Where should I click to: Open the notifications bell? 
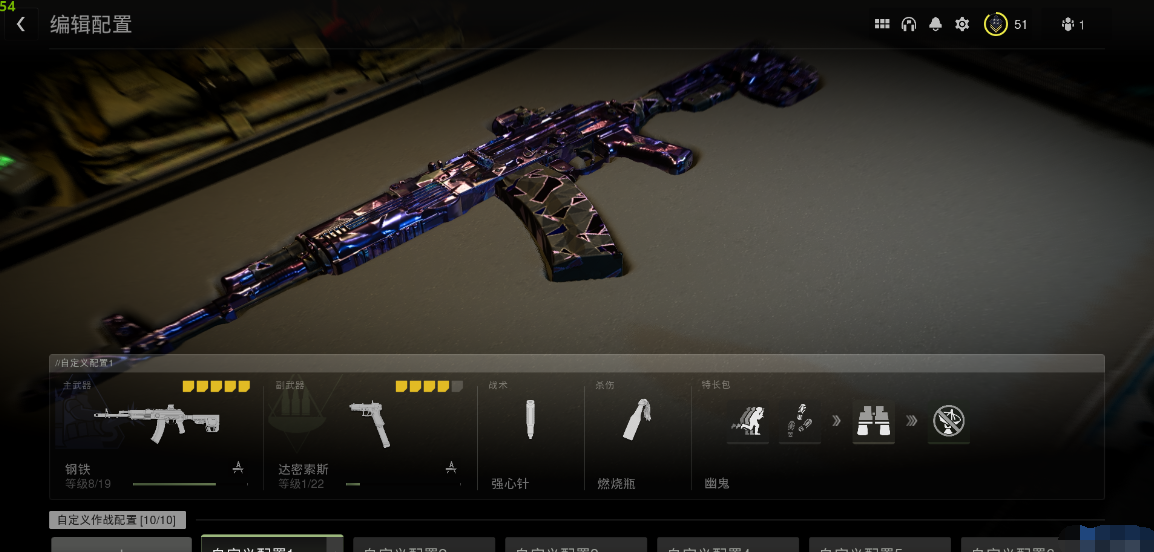[936, 24]
